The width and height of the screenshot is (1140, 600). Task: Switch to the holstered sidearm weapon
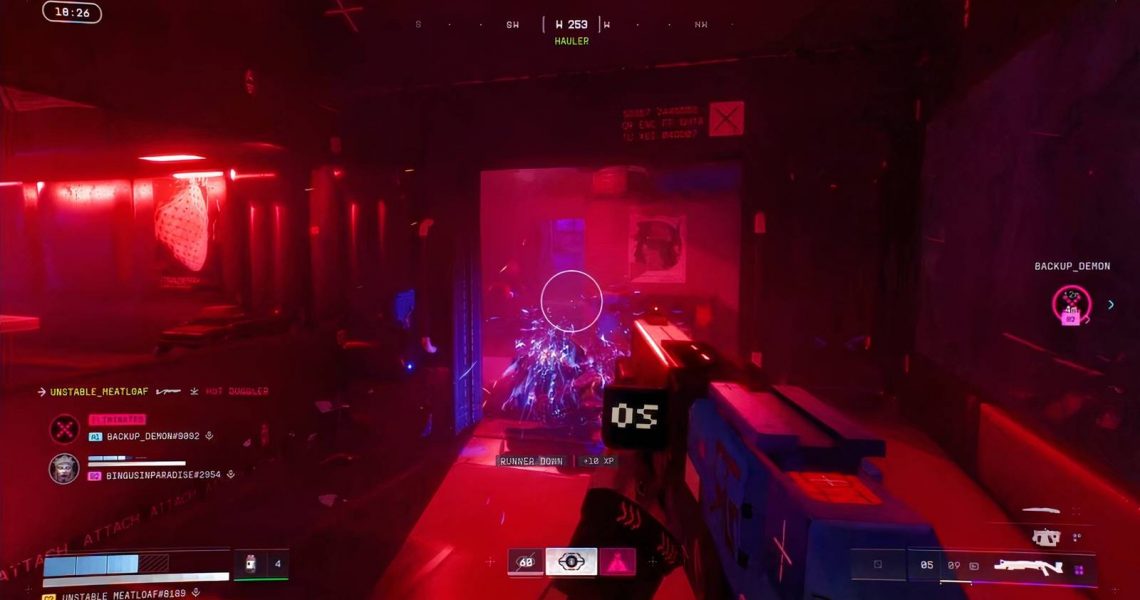pos(1045,537)
